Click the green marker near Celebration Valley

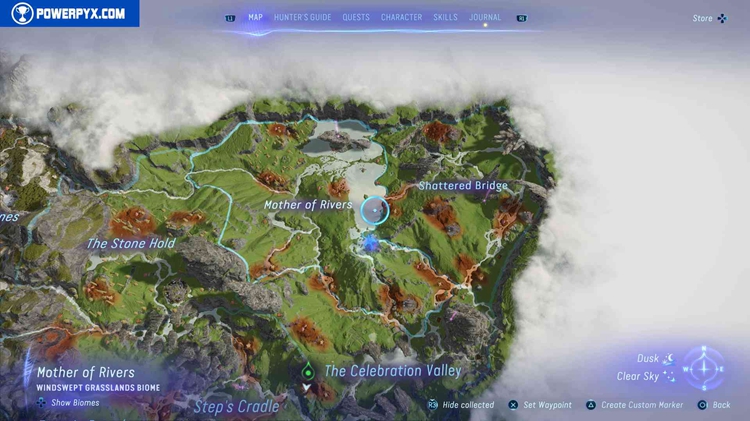308,372
